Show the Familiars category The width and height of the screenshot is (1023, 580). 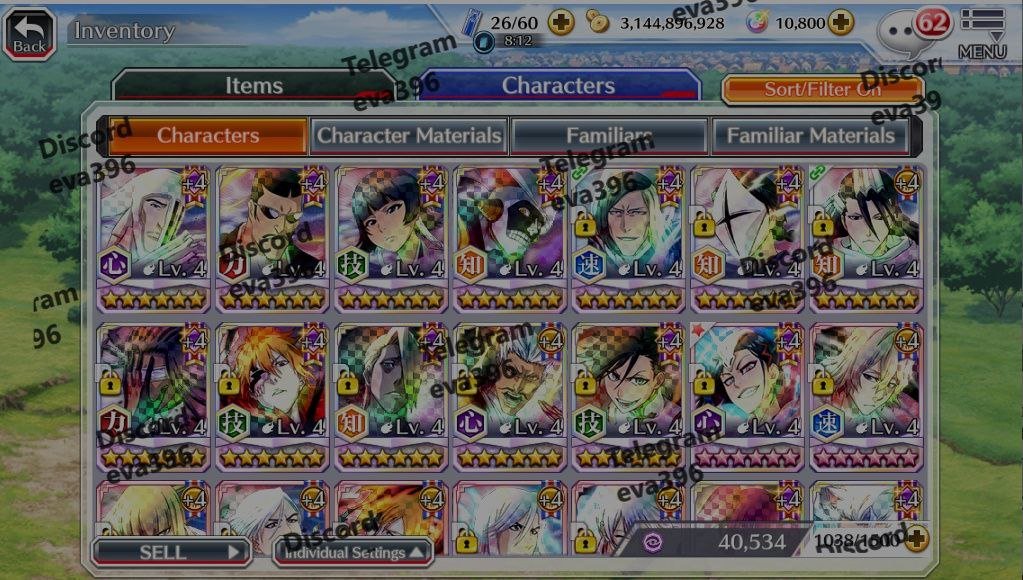point(609,135)
